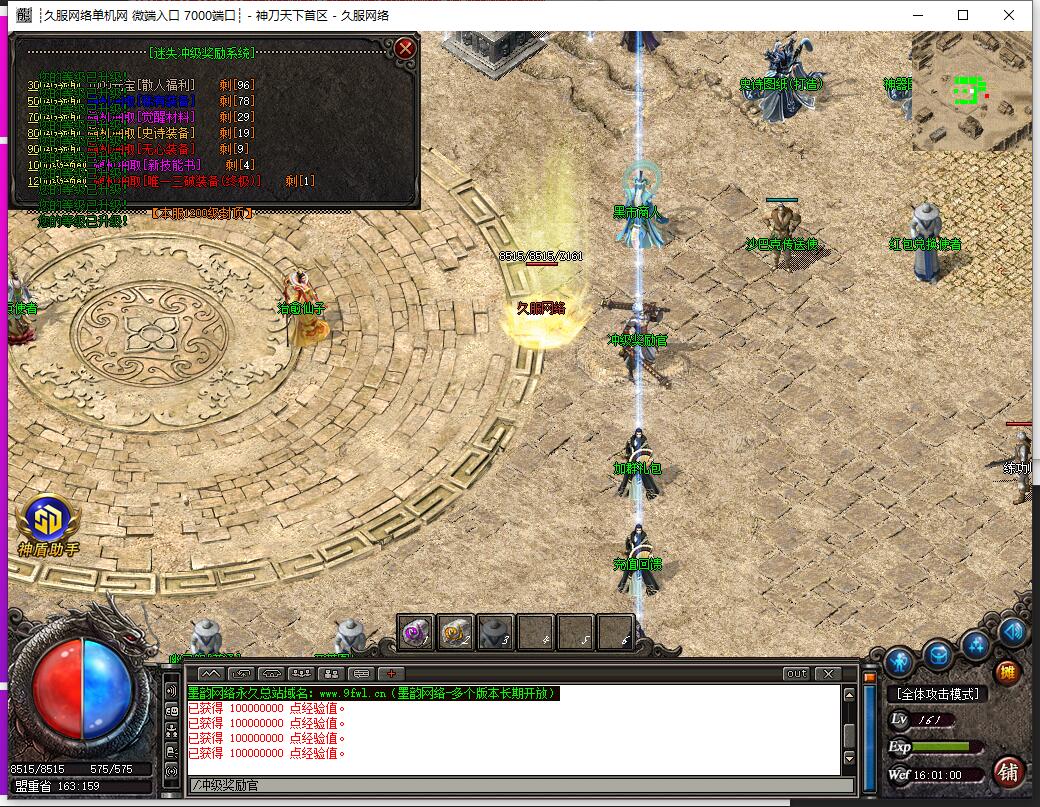Open the orange 摊 stall button
1040x807 pixels.
click(1007, 672)
